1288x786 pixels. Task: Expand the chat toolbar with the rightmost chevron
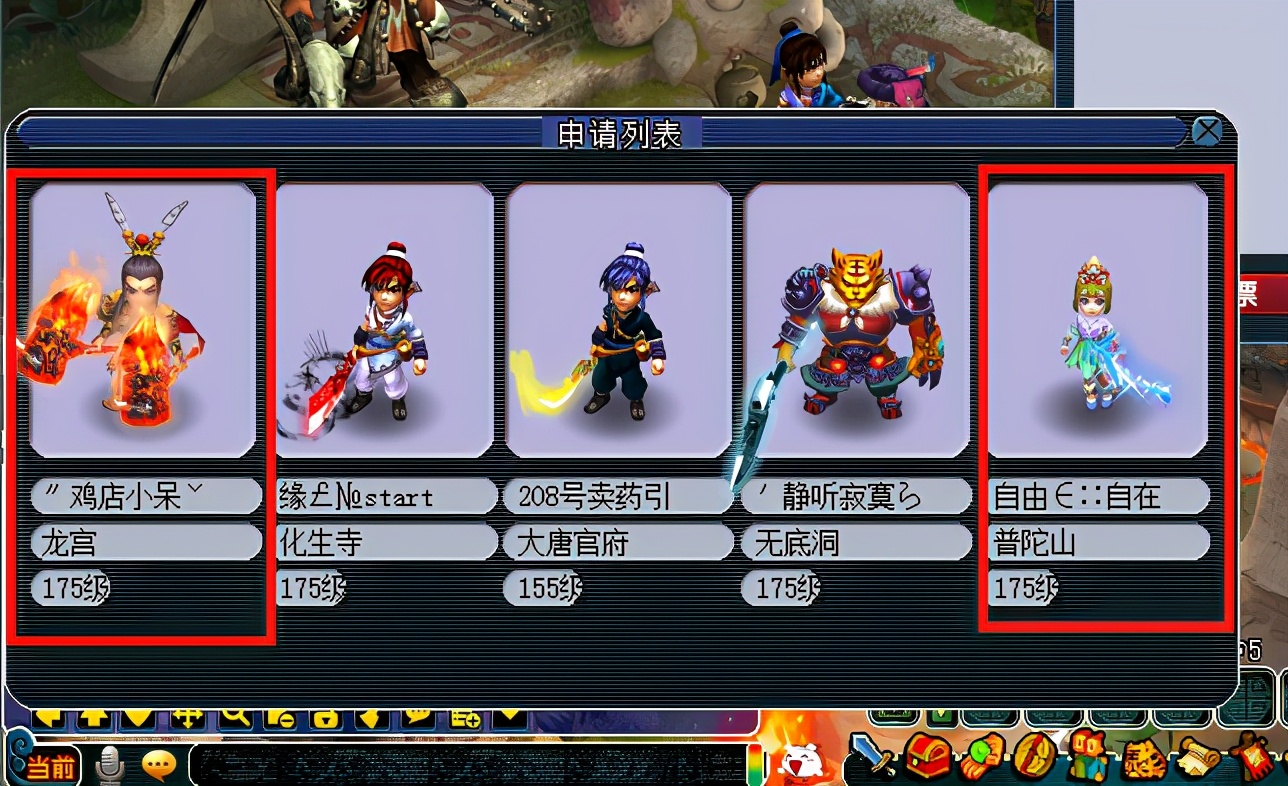509,717
